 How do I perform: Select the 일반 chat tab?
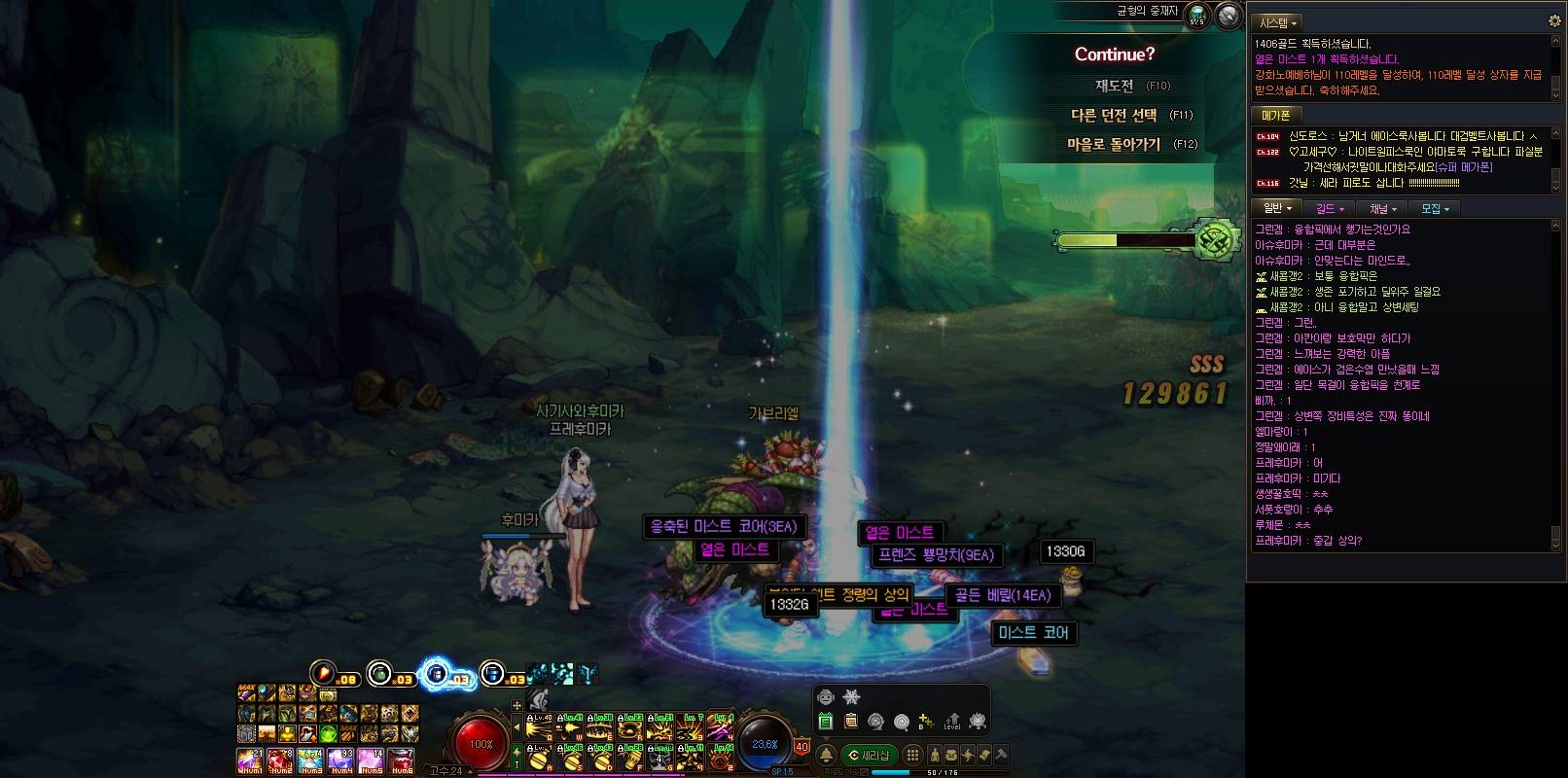click(1277, 208)
